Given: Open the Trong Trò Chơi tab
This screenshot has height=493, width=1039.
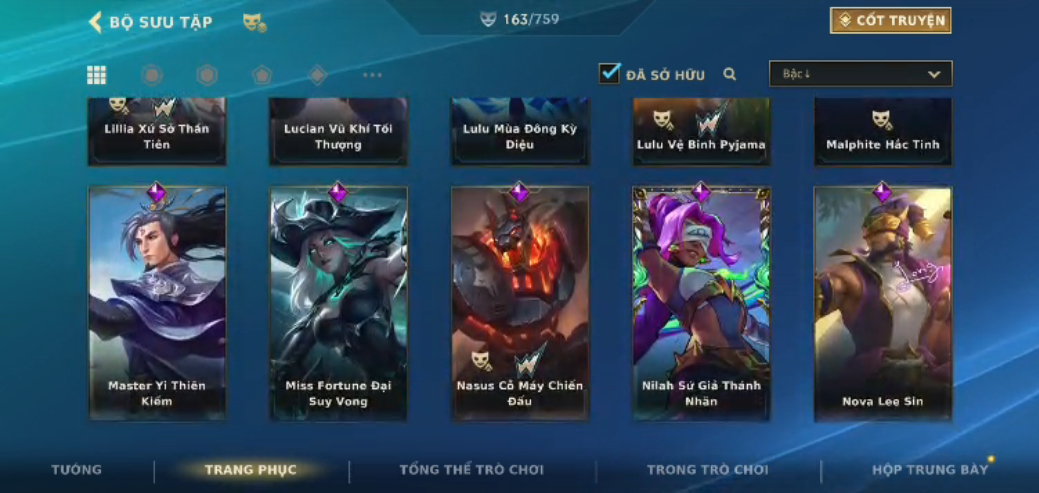Looking at the screenshot, I should [707, 470].
